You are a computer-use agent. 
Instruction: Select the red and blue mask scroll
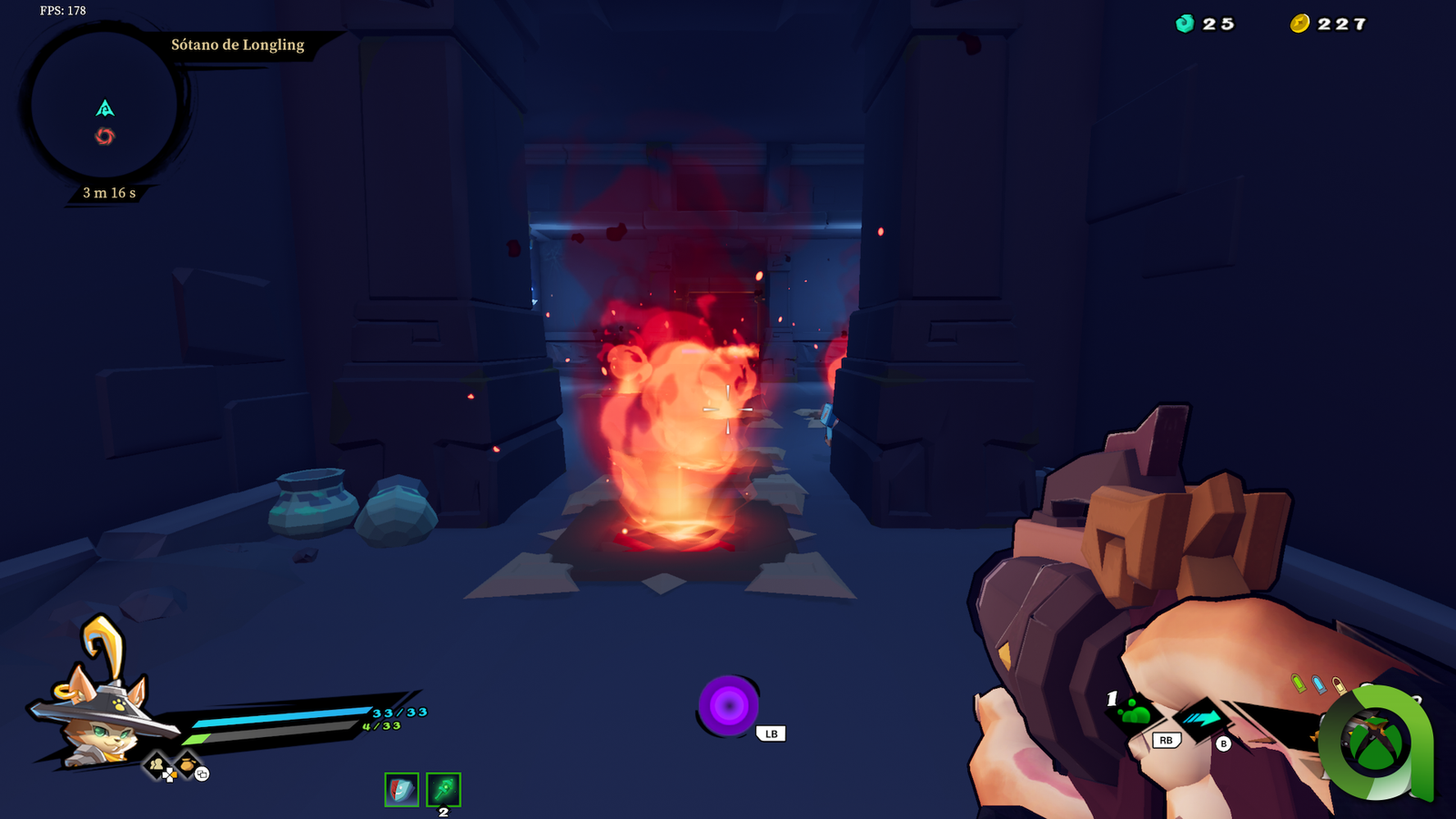point(401,790)
